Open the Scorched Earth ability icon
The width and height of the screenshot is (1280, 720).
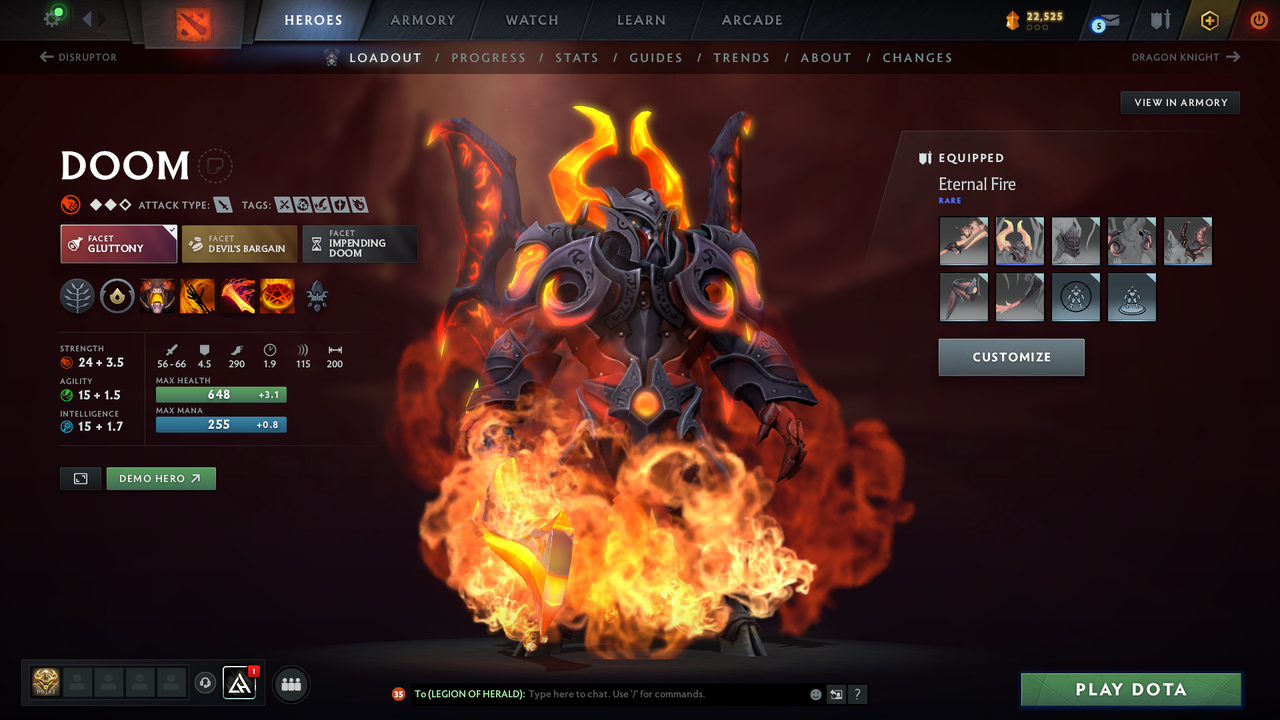click(x=197, y=296)
